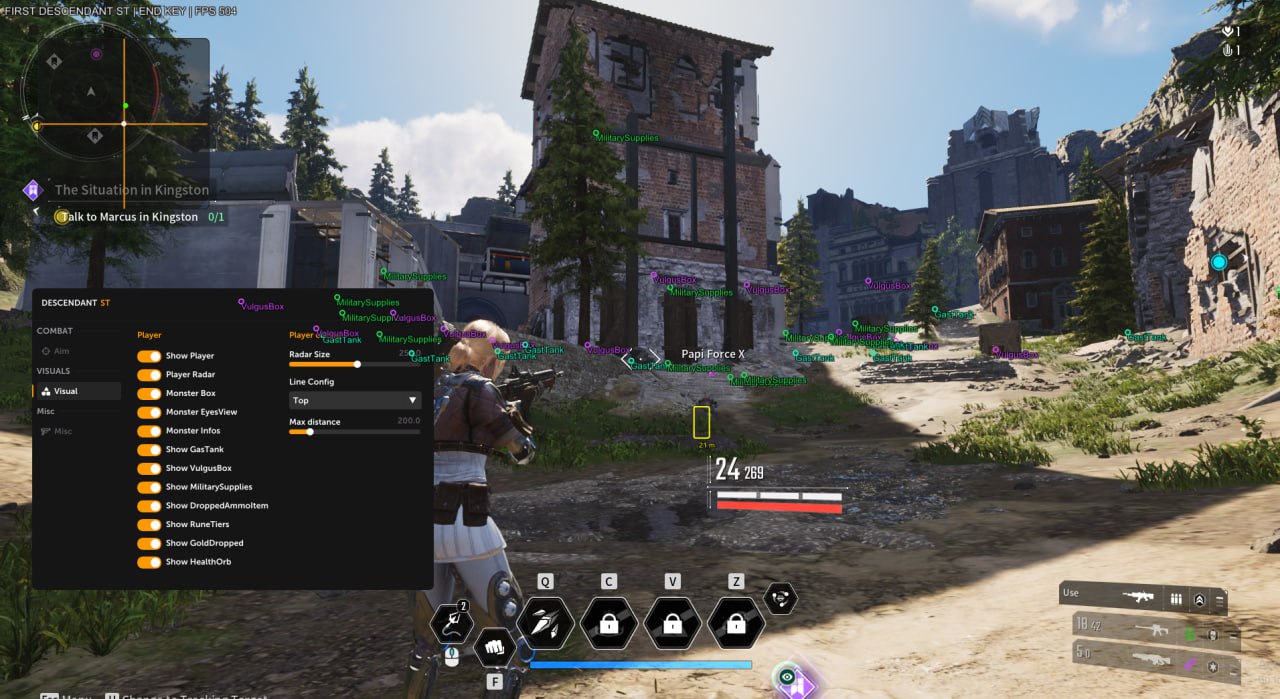Disable the Monster EyesView switch

click(149, 412)
